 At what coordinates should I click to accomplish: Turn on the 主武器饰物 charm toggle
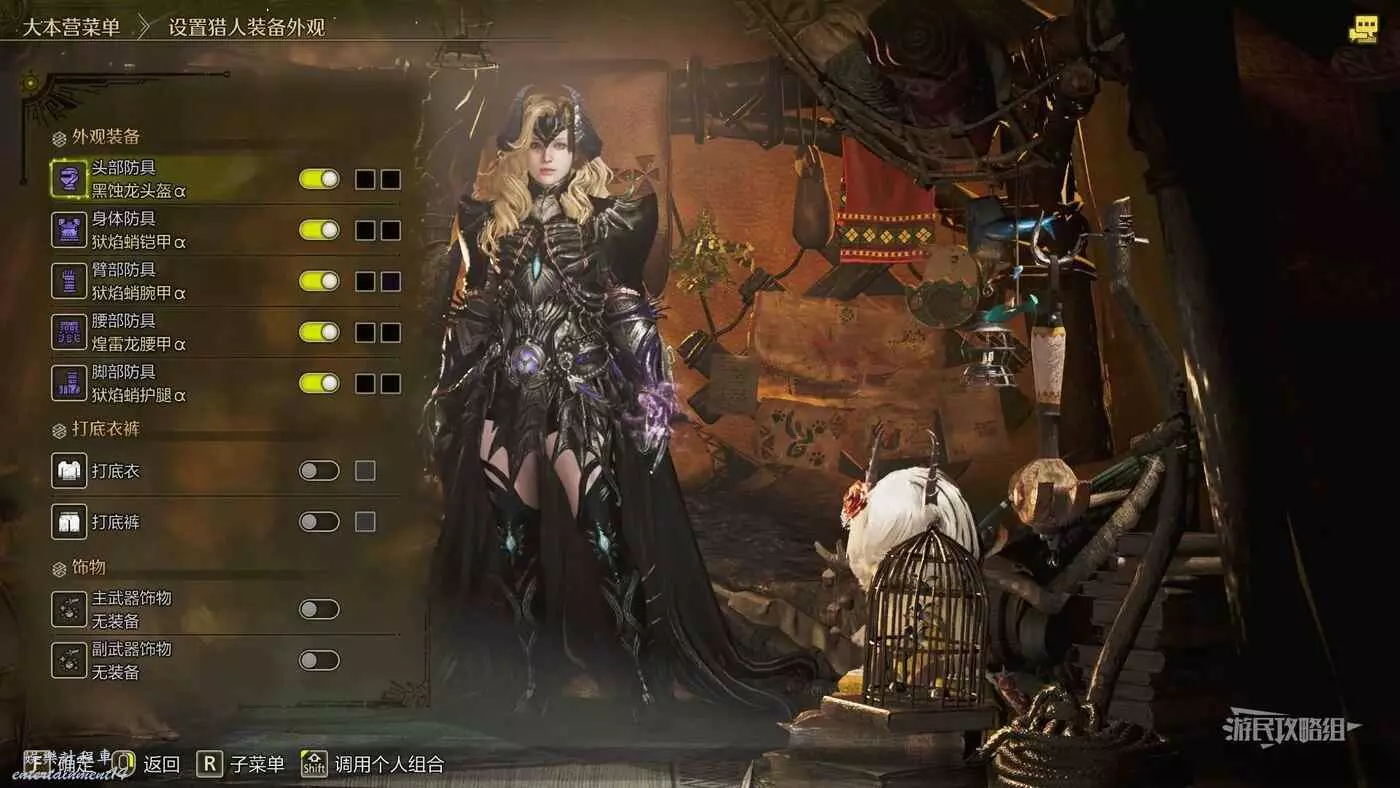(319, 609)
